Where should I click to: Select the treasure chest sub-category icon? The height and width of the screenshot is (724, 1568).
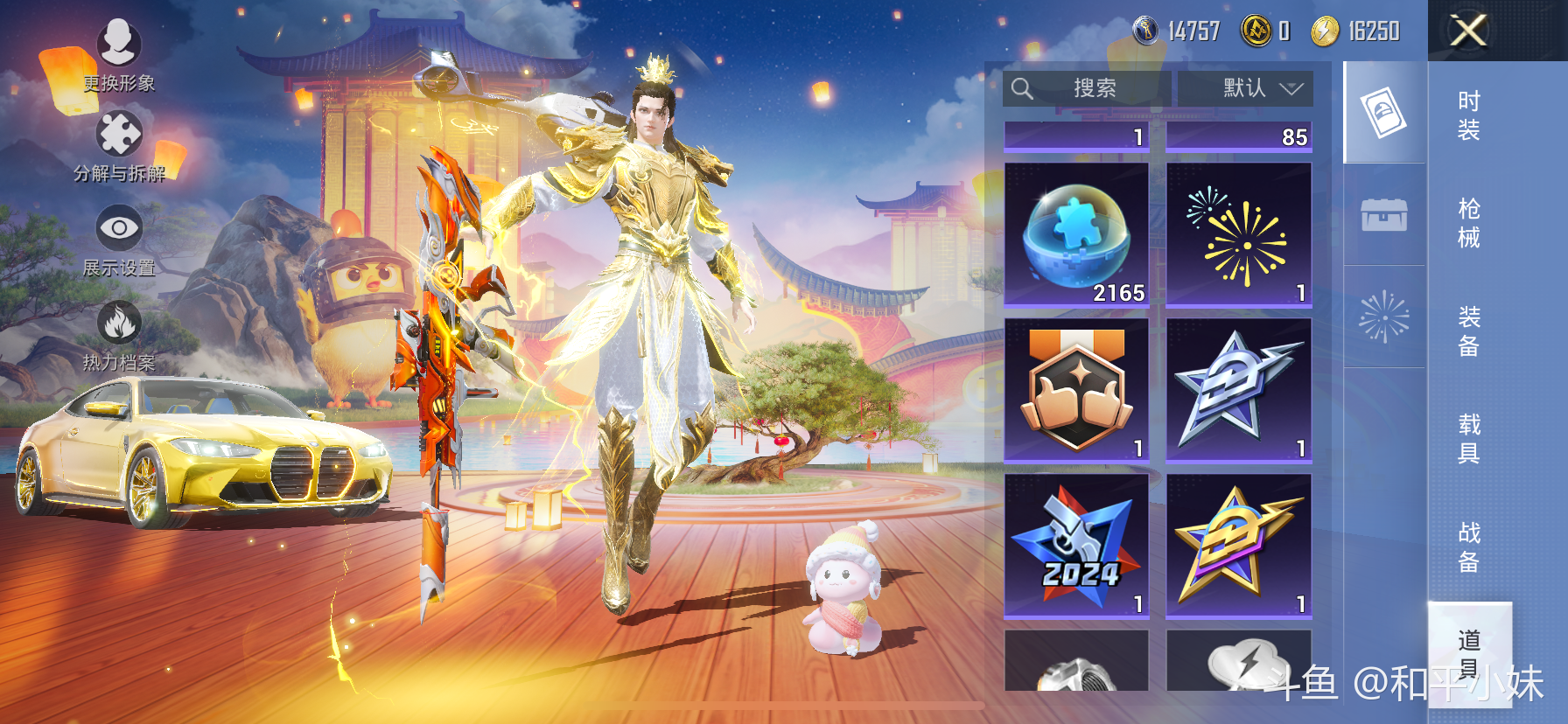1383,214
